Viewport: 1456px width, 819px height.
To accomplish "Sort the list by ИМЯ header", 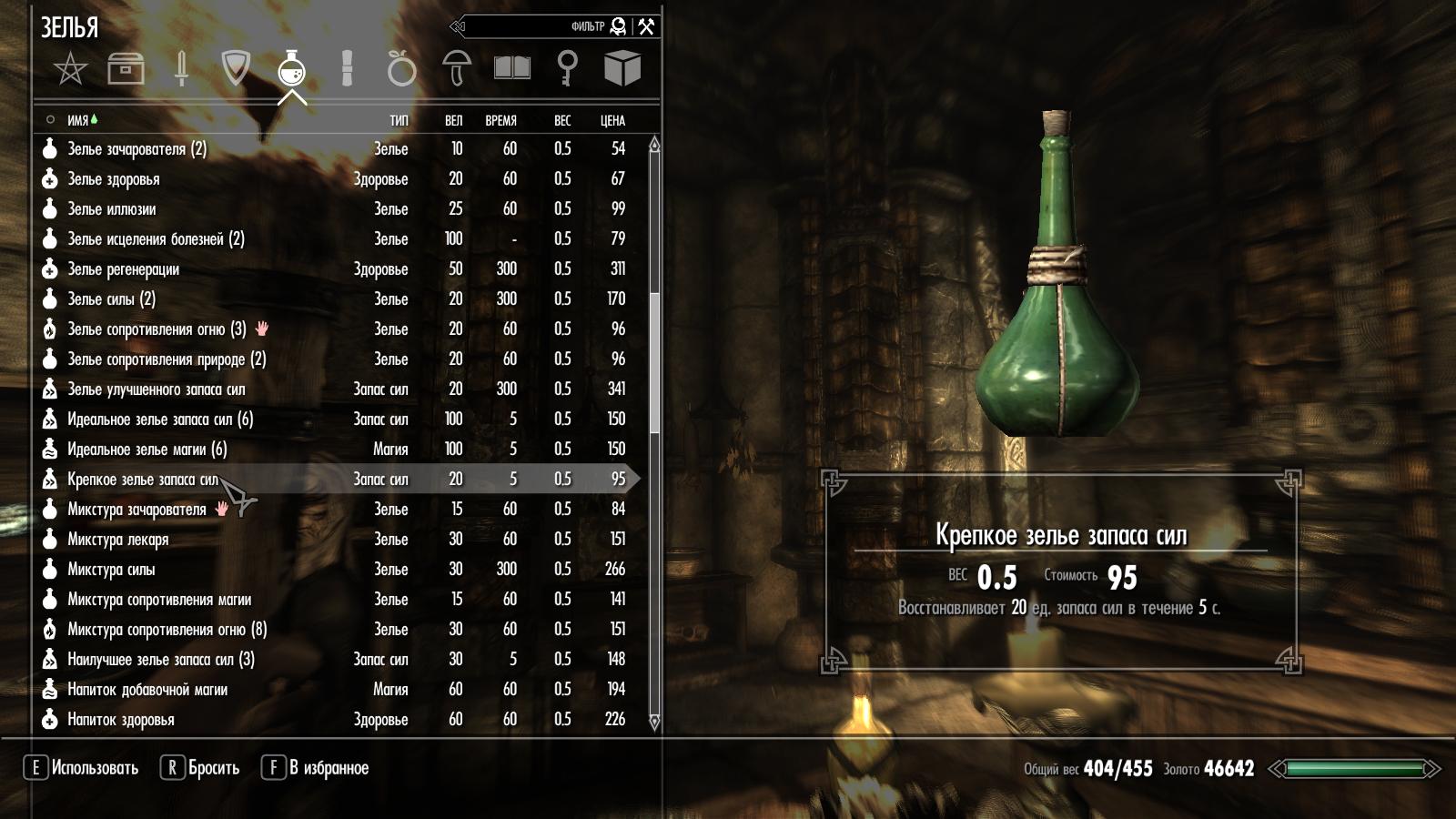I will pos(78,120).
